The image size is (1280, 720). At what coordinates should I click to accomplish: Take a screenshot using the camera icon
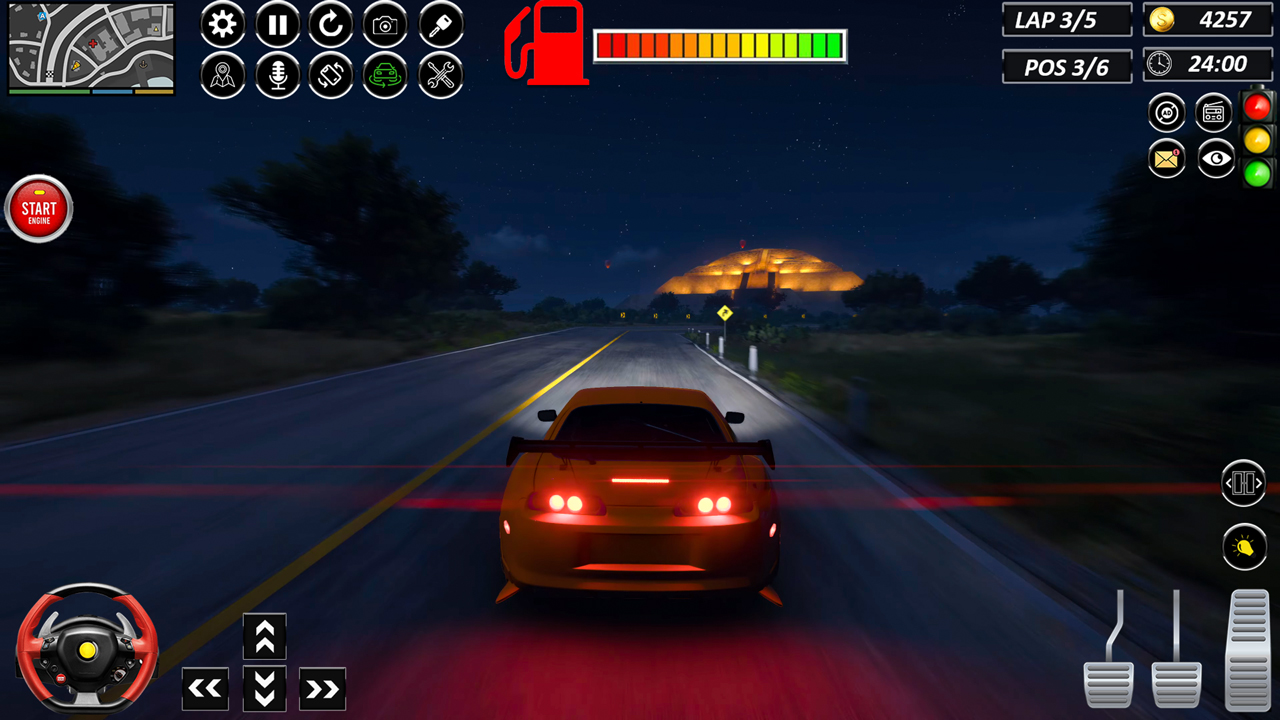pyautogui.click(x=385, y=25)
